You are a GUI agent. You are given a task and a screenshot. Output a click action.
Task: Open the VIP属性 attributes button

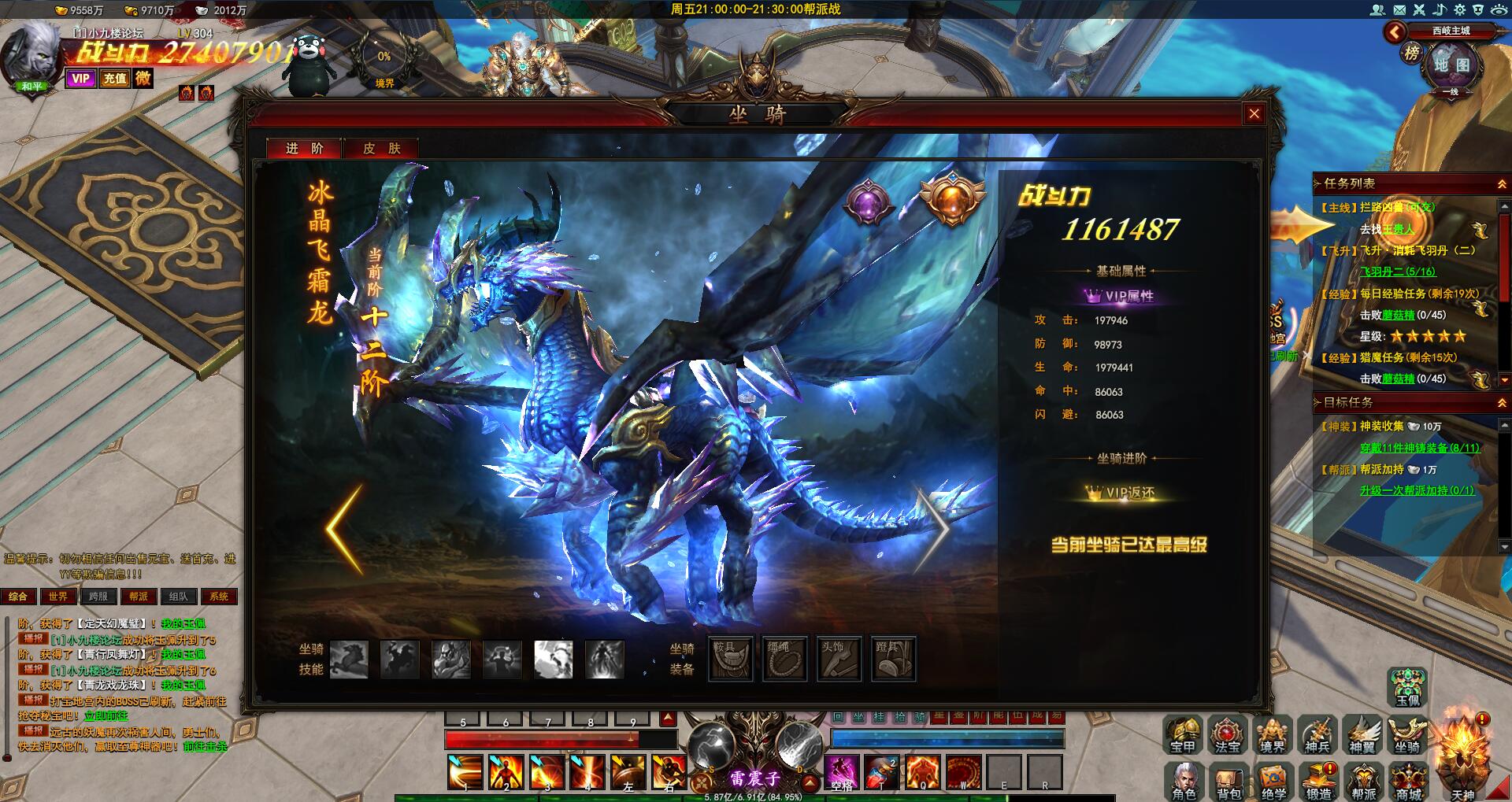pos(1120,296)
